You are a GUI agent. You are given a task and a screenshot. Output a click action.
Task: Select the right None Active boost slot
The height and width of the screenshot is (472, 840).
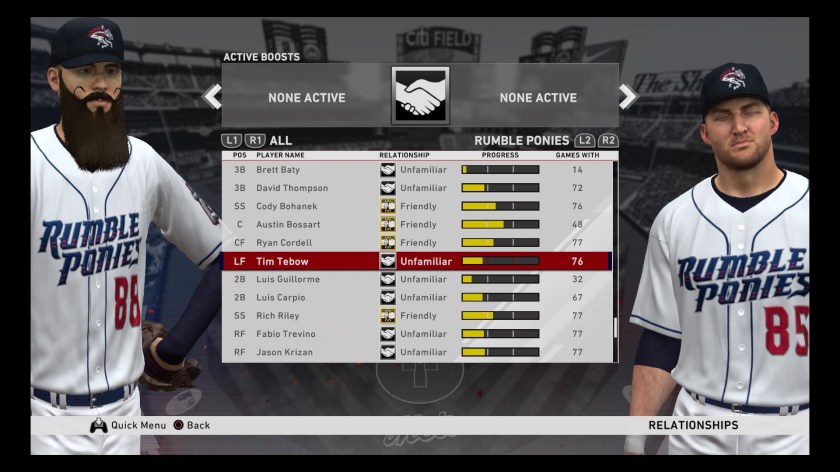click(538, 98)
